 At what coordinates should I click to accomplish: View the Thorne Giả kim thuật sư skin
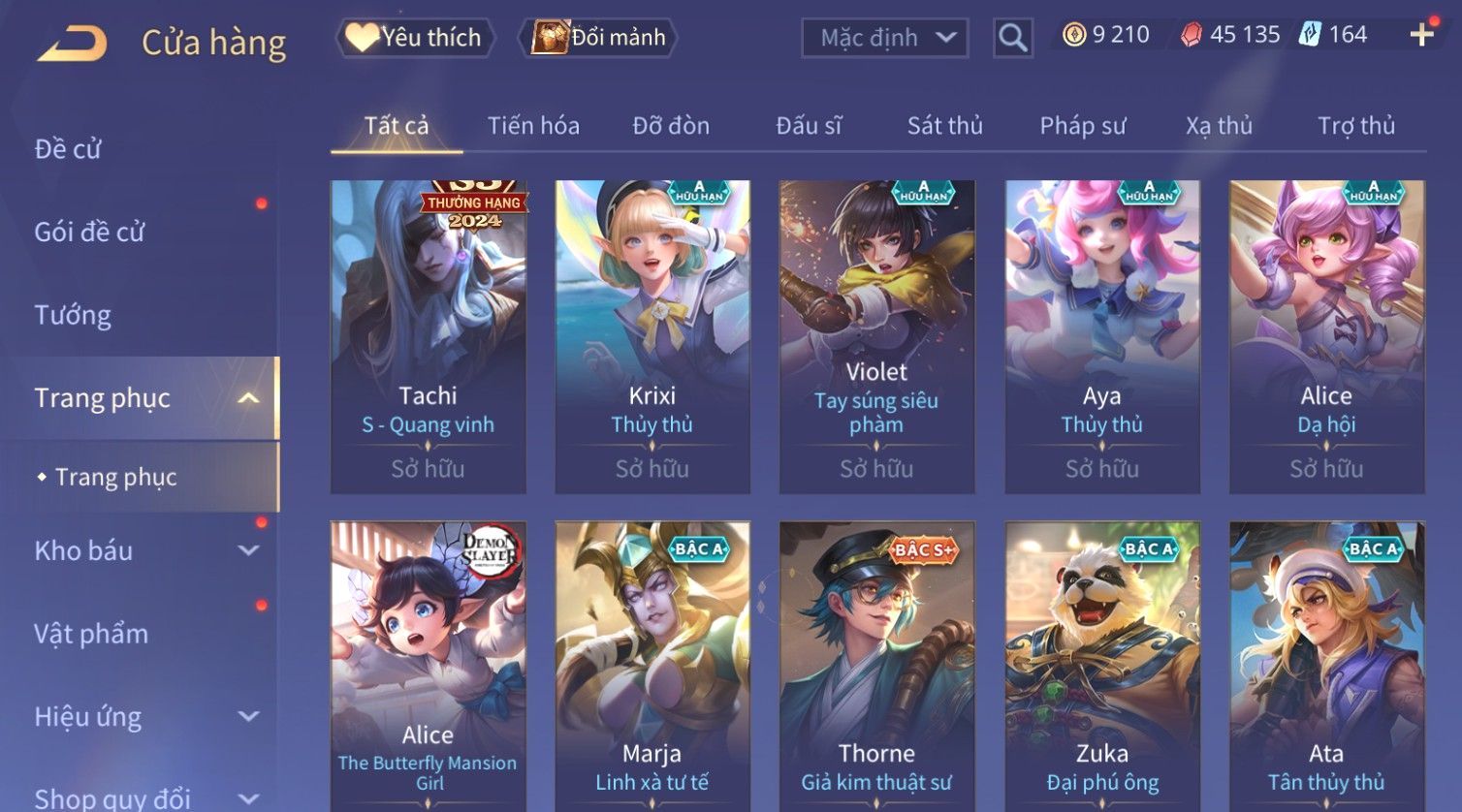tap(876, 669)
